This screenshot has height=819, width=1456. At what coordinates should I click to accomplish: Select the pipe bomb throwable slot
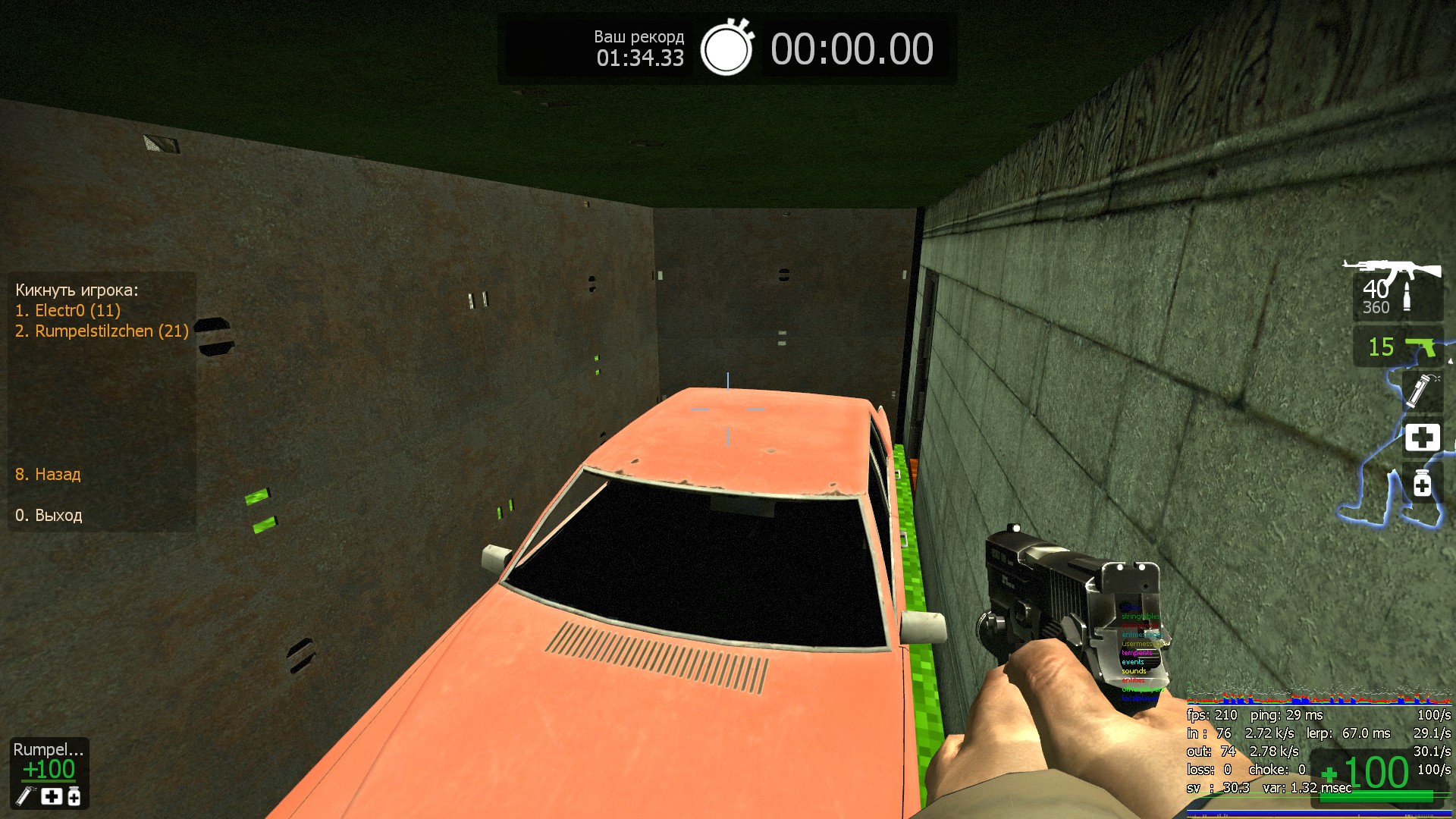tap(1421, 391)
